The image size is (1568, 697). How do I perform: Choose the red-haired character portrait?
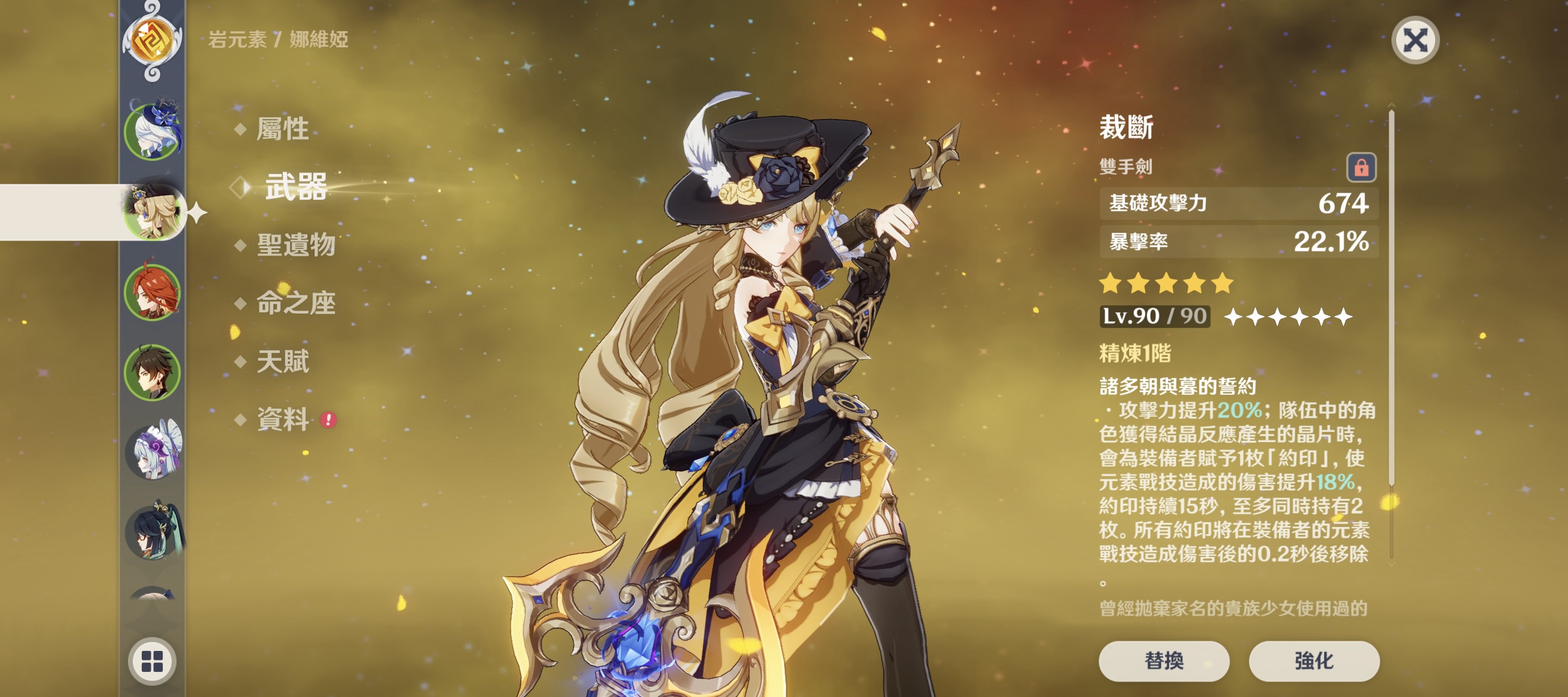[152, 293]
